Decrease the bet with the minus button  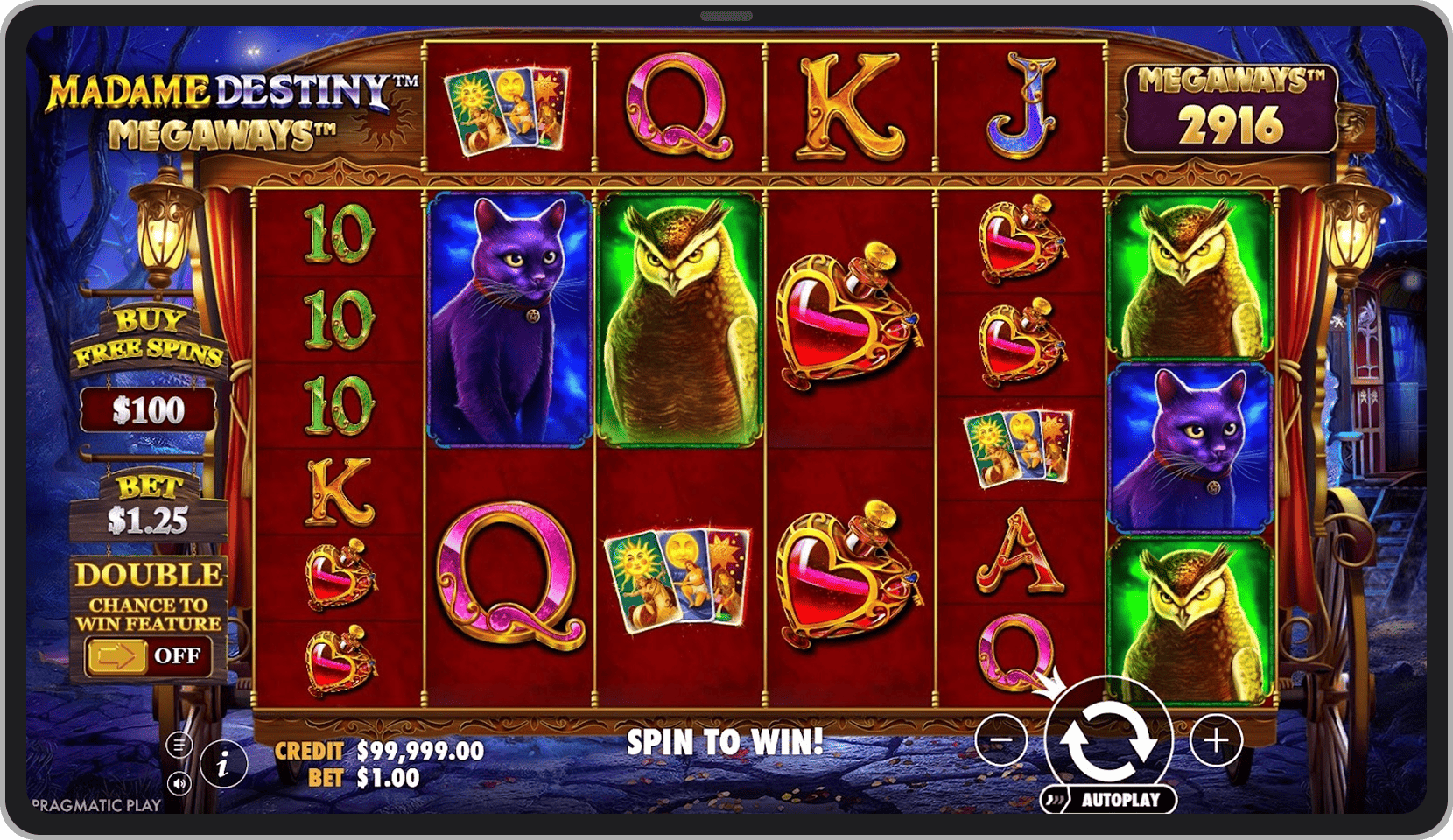click(x=1001, y=740)
